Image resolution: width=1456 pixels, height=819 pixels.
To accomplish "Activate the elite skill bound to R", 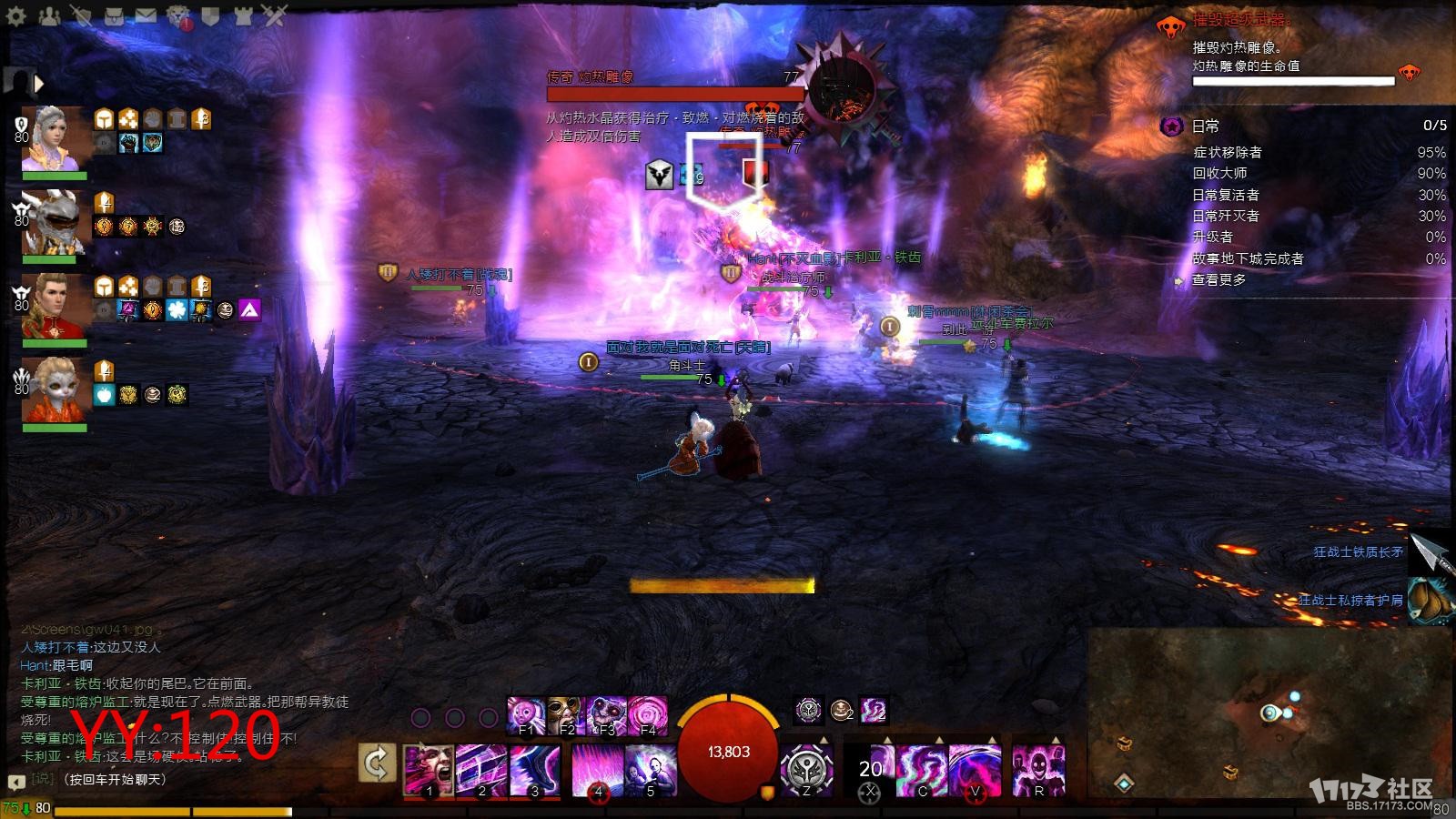I will tap(1037, 770).
